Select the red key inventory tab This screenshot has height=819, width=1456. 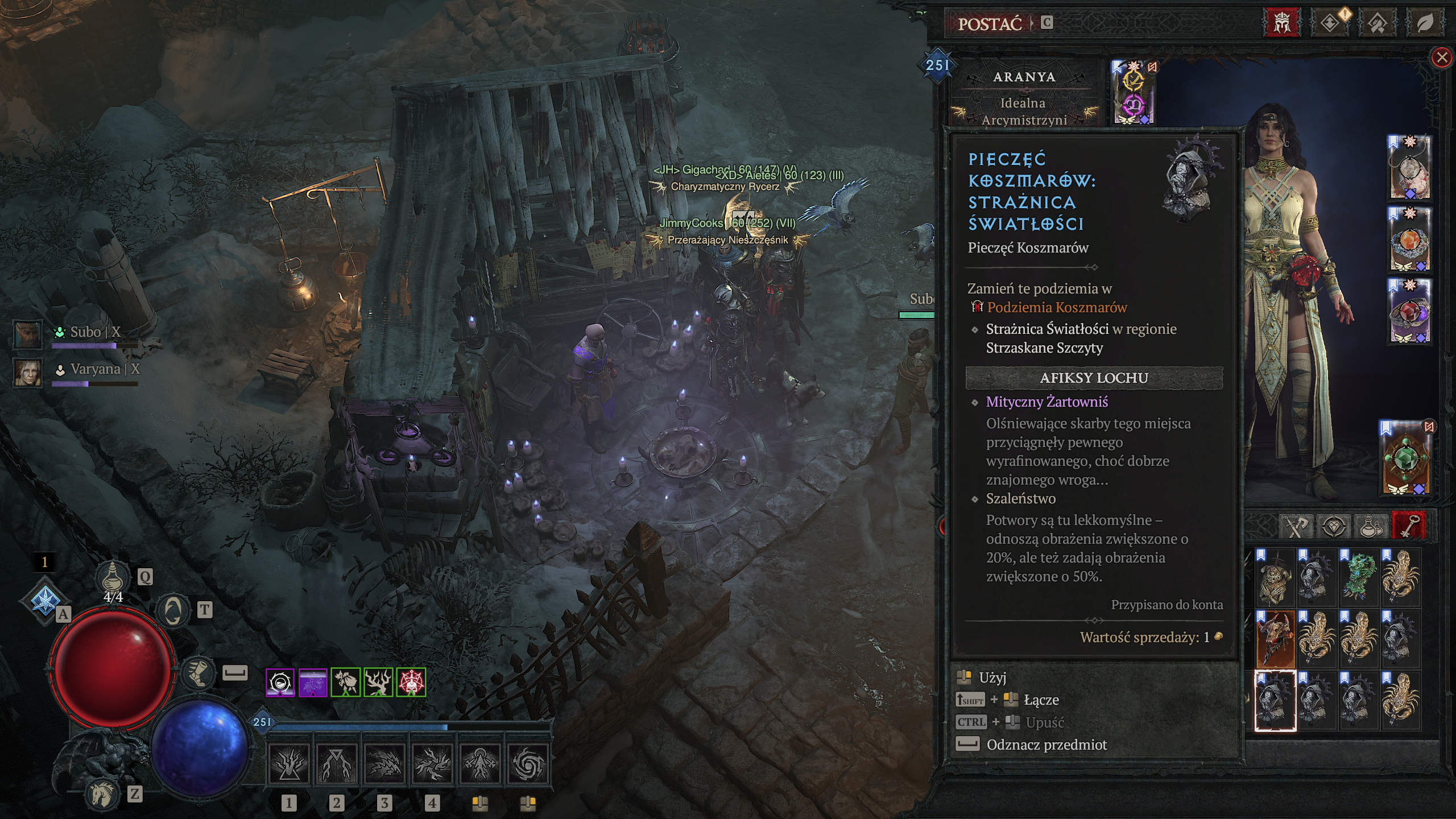(x=1408, y=526)
